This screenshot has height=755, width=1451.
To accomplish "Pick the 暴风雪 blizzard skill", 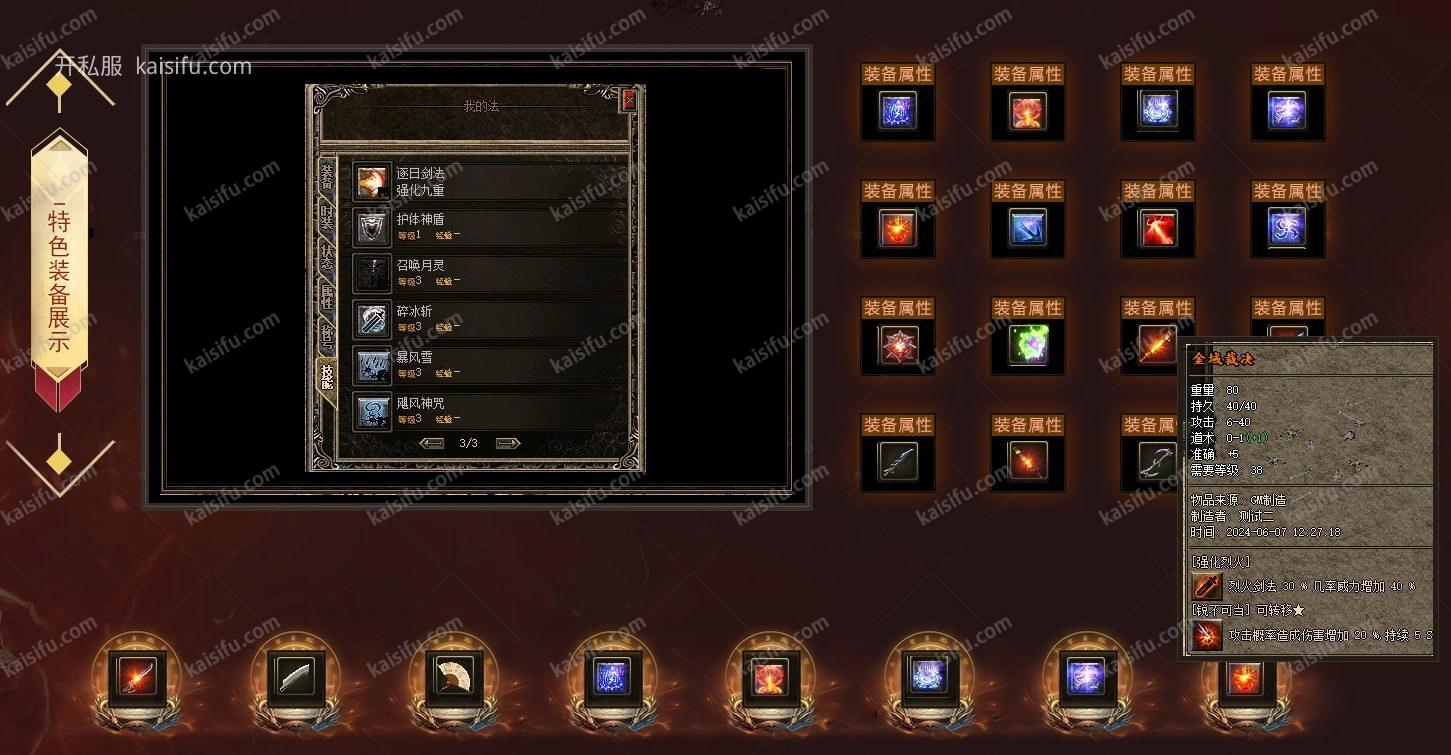I will [x=490, y=365].
